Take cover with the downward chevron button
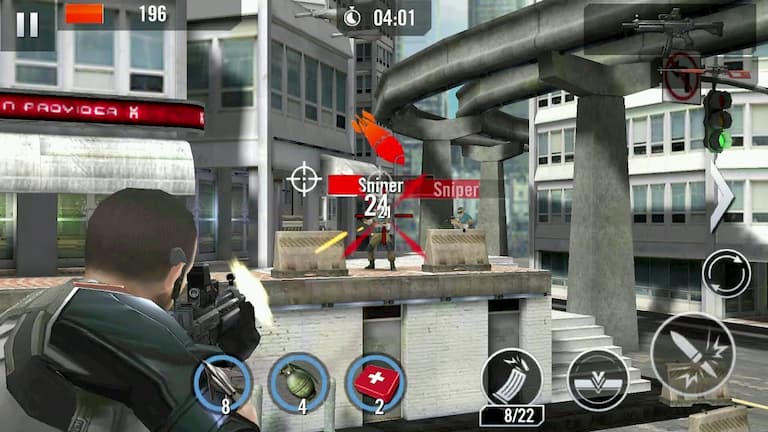 [597, 379]
